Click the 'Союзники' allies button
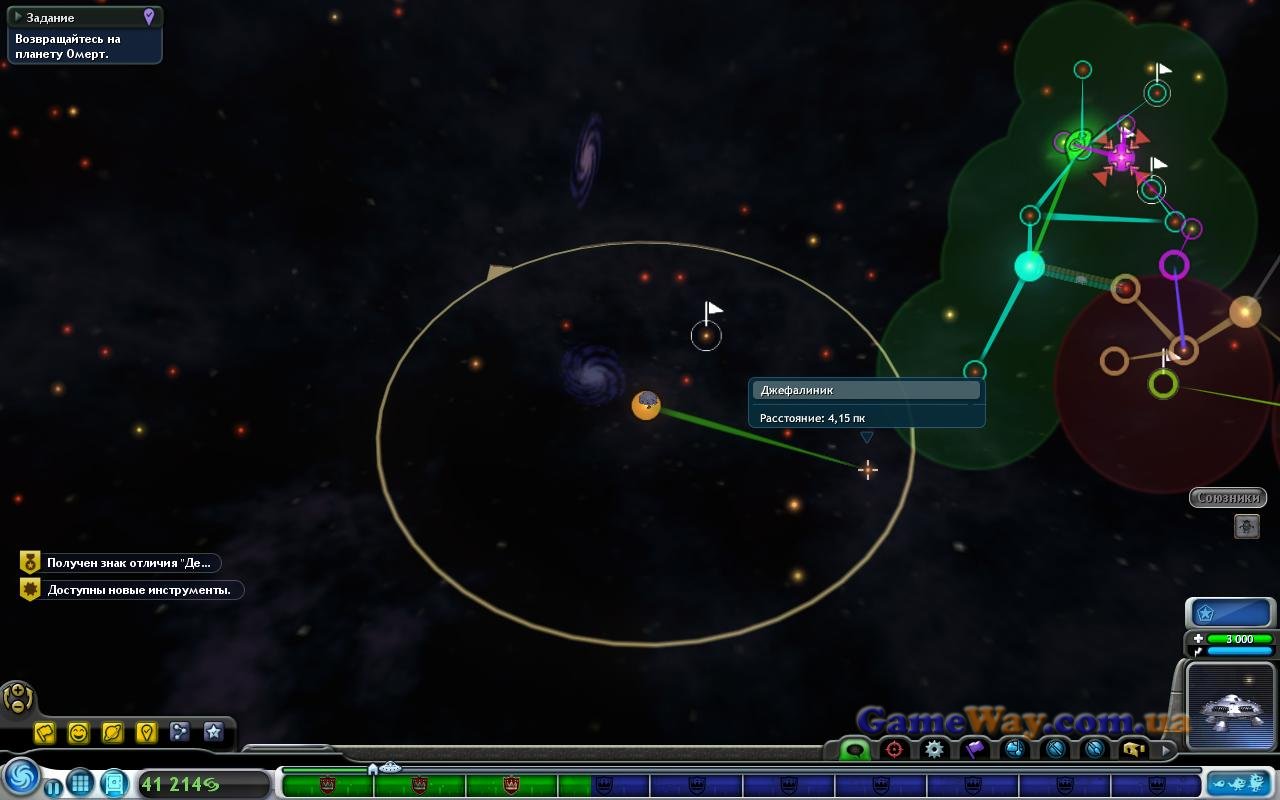1280x800 pixels. tap(1227, 497)
